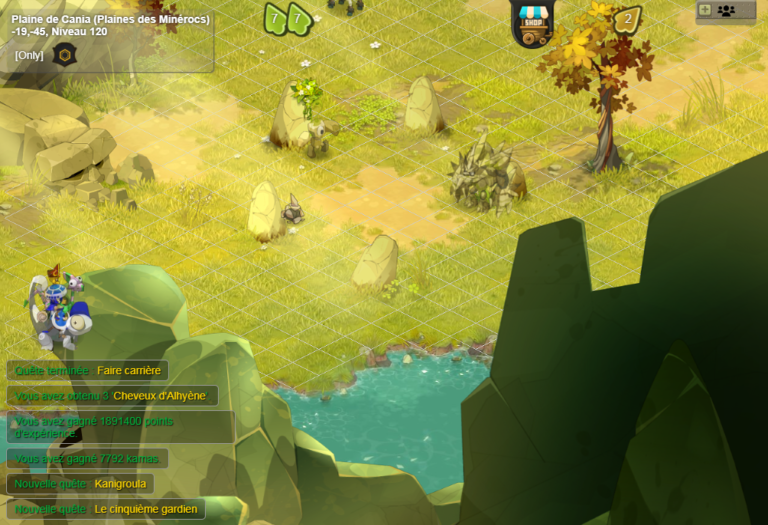View the new quest 'Le cinquième gardien'
The width and height of the screenshot is (768, 525).
105,509
